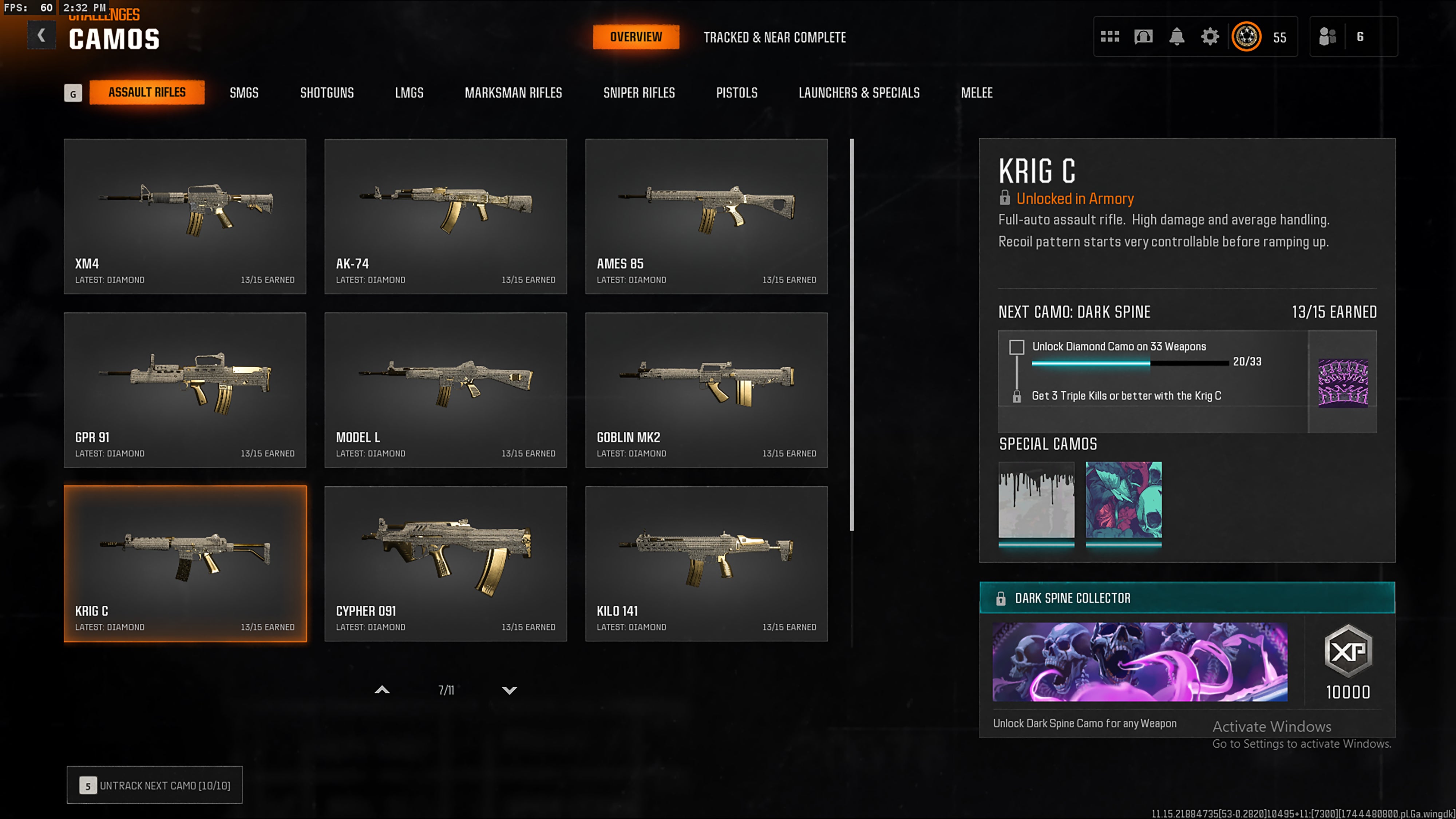Toggle the Unlock Diamond Camo challenge checkbox
This screenshot has width=1456, height=819.
click(x=1016, y=347)
